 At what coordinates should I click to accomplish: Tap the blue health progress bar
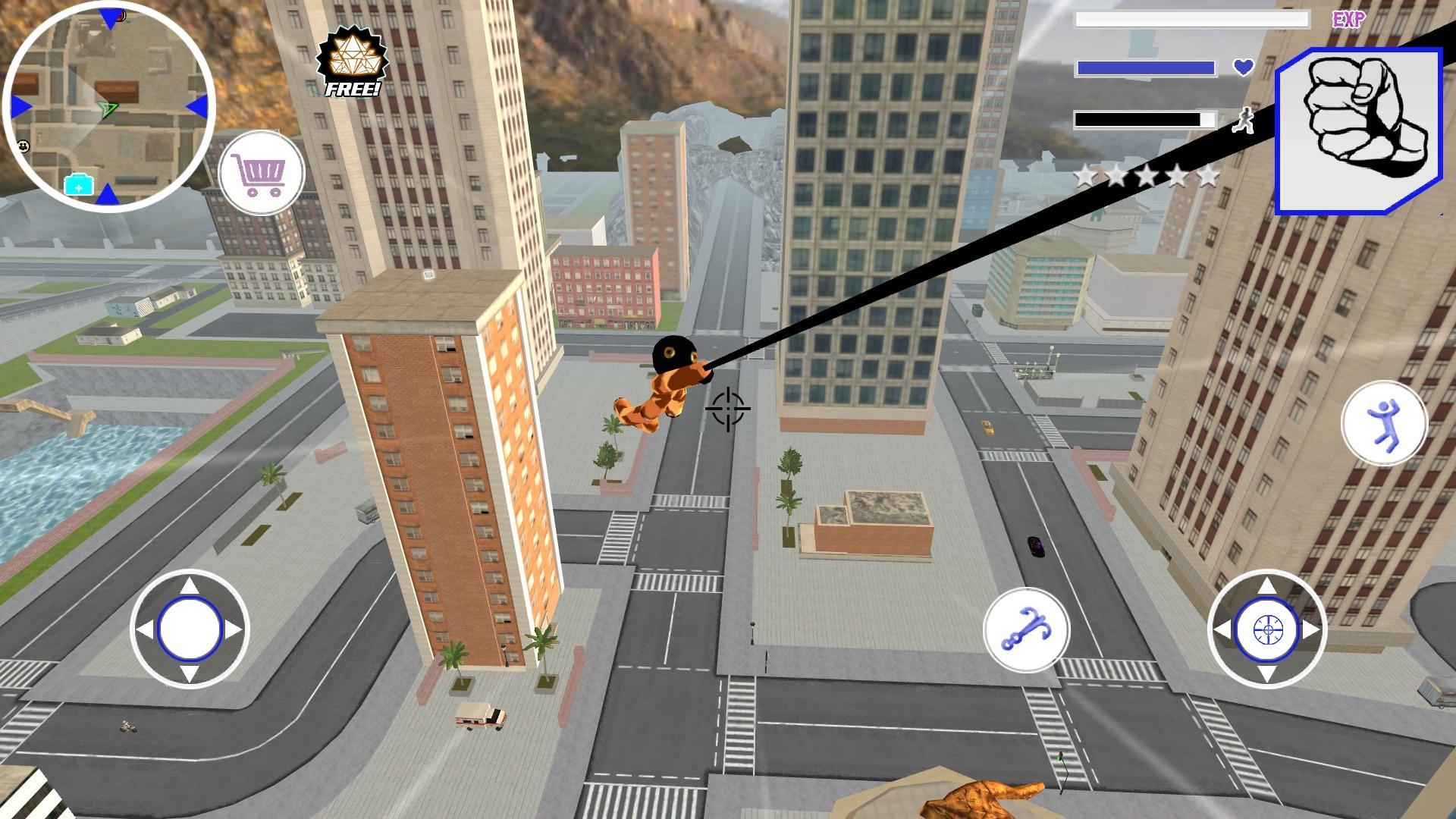pyautogui.click(x=1145, y=67)
